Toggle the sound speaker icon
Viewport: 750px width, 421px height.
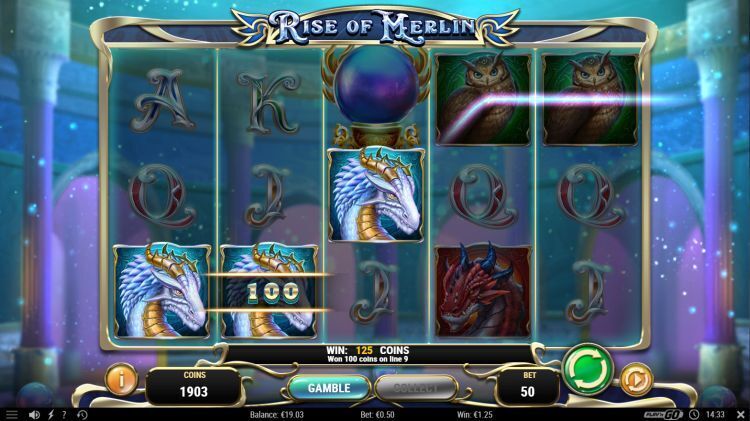(x=34, y=414)
